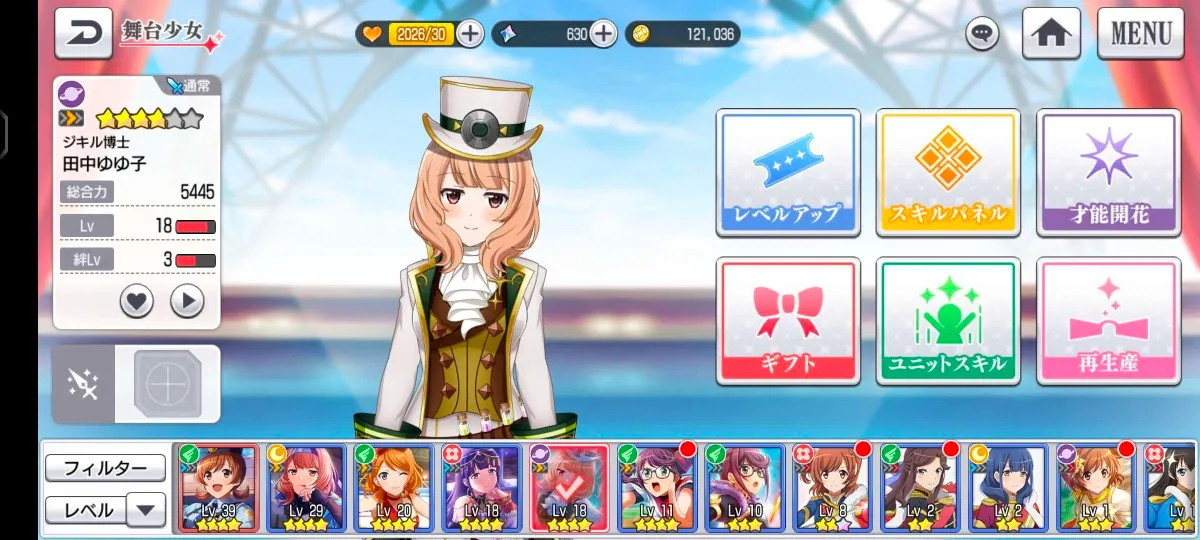Open the 再生産 reproduction option
This screenshot has height=540, width=1200.
coord(1108,320)
